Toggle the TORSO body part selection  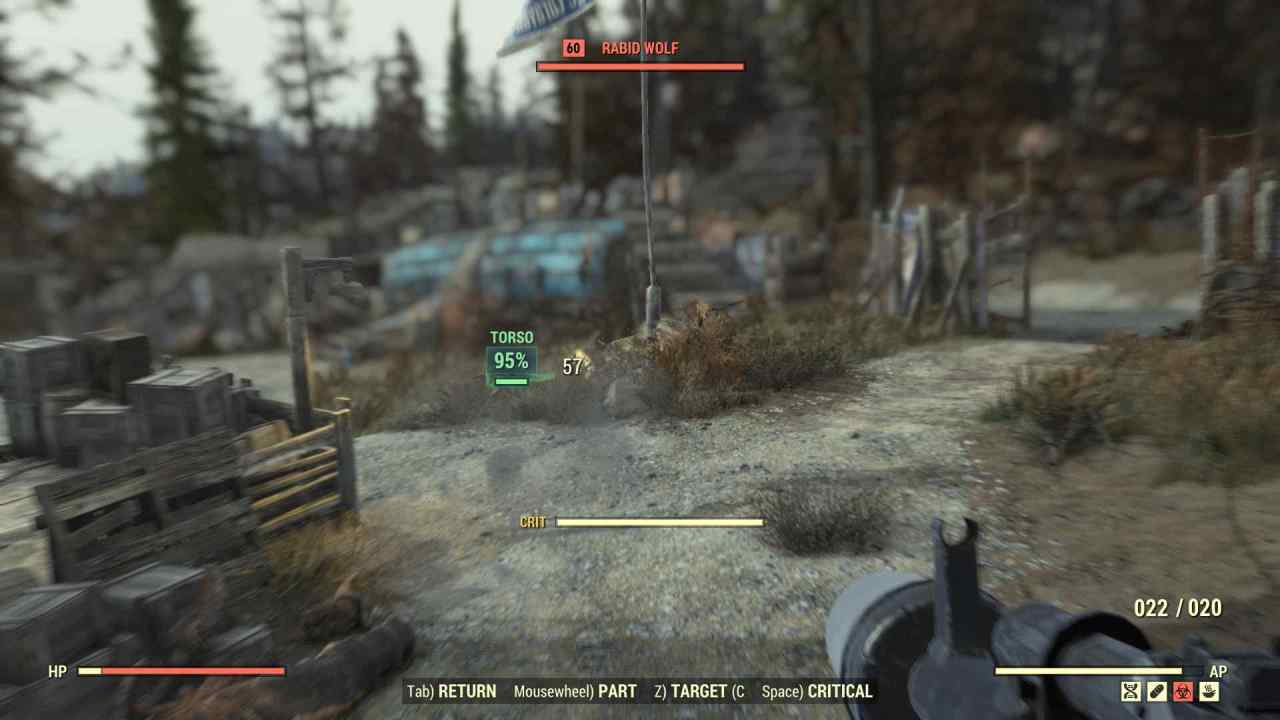pos(510,338)
